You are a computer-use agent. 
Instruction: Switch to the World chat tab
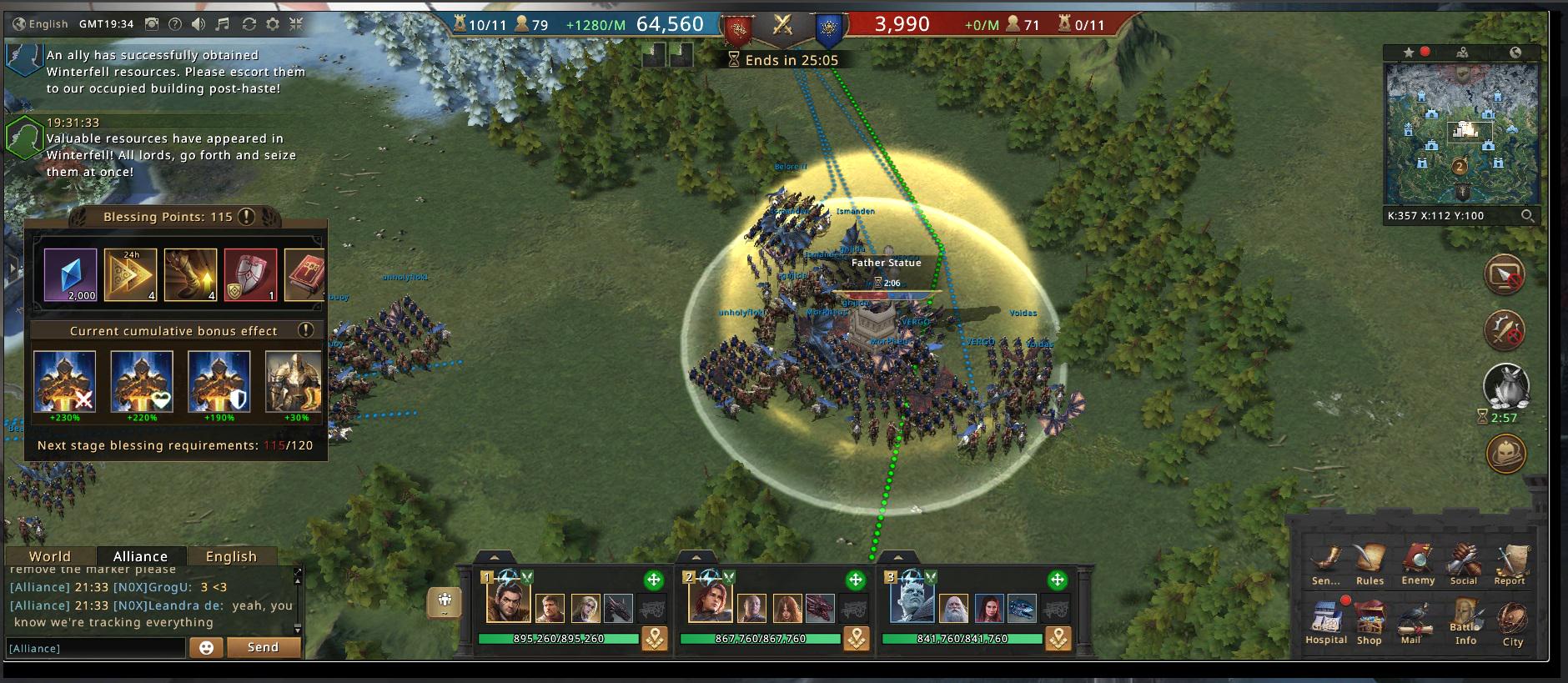click(x=50, y=556)
